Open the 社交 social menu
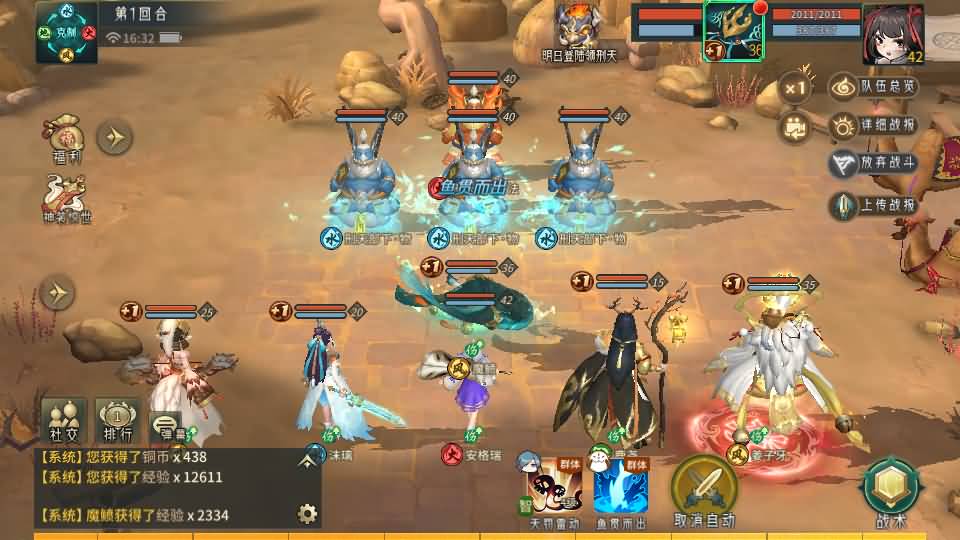Viewport: 960px width, 540px height. click(63, 419)
